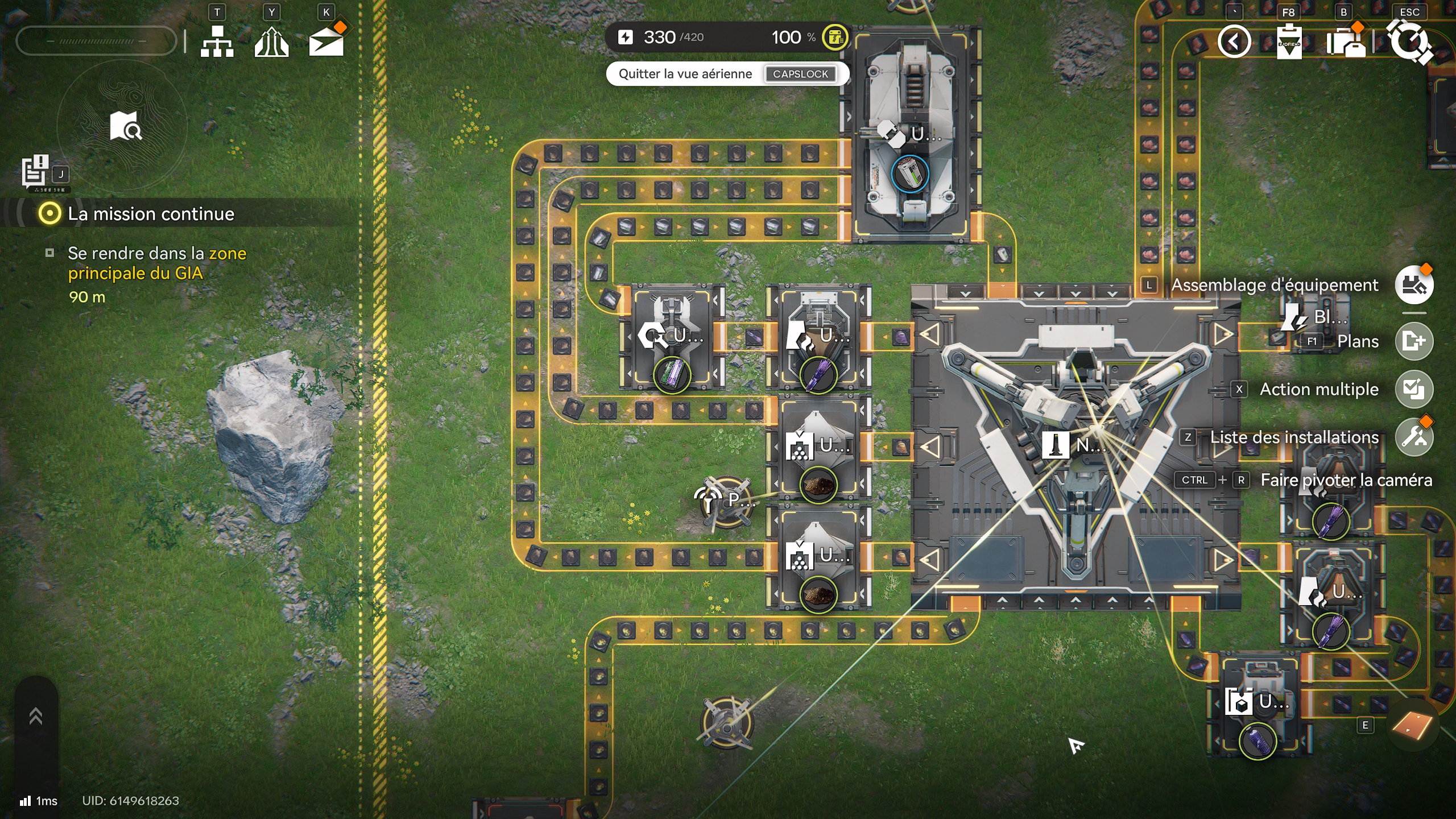Open the factory flowchart panel via the T icon
1456x819 pixels.
218,41
